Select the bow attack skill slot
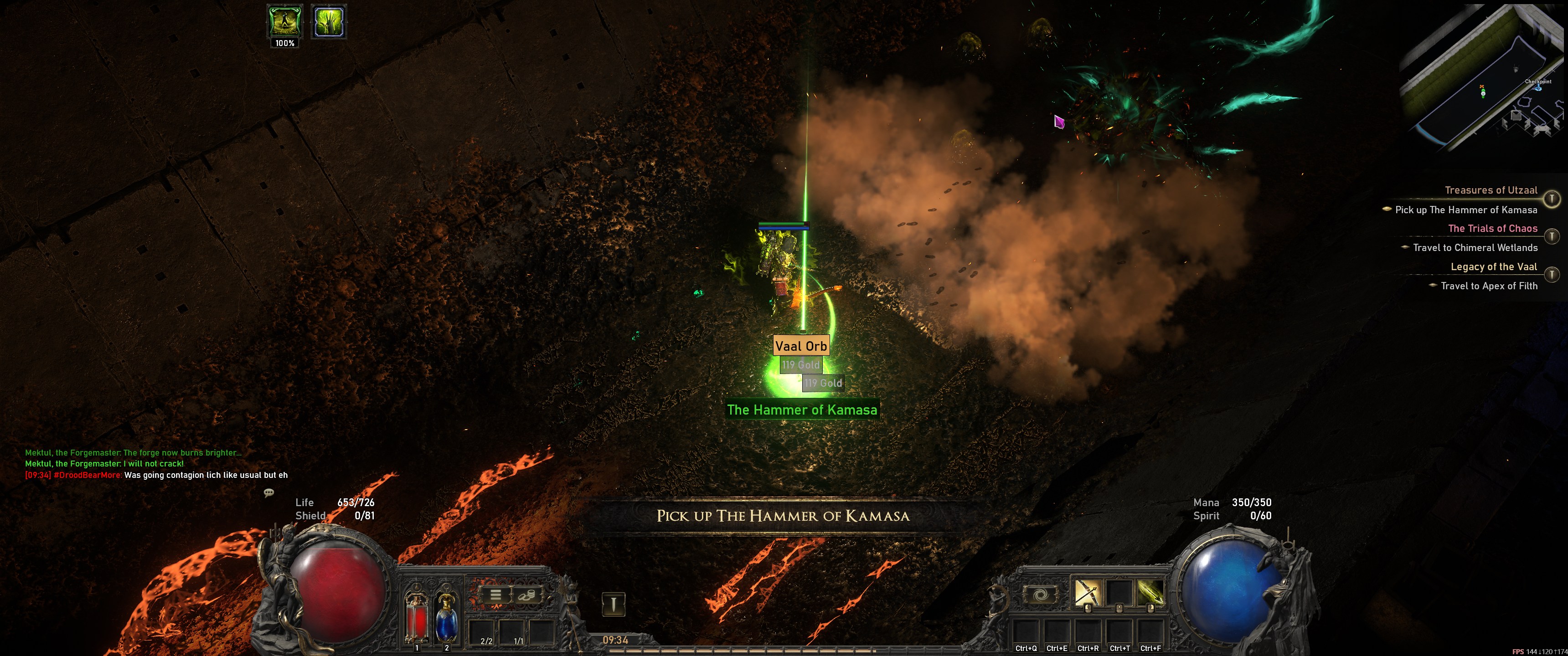The width and height of the screenshot is (1568, 656). point(1087,593)
